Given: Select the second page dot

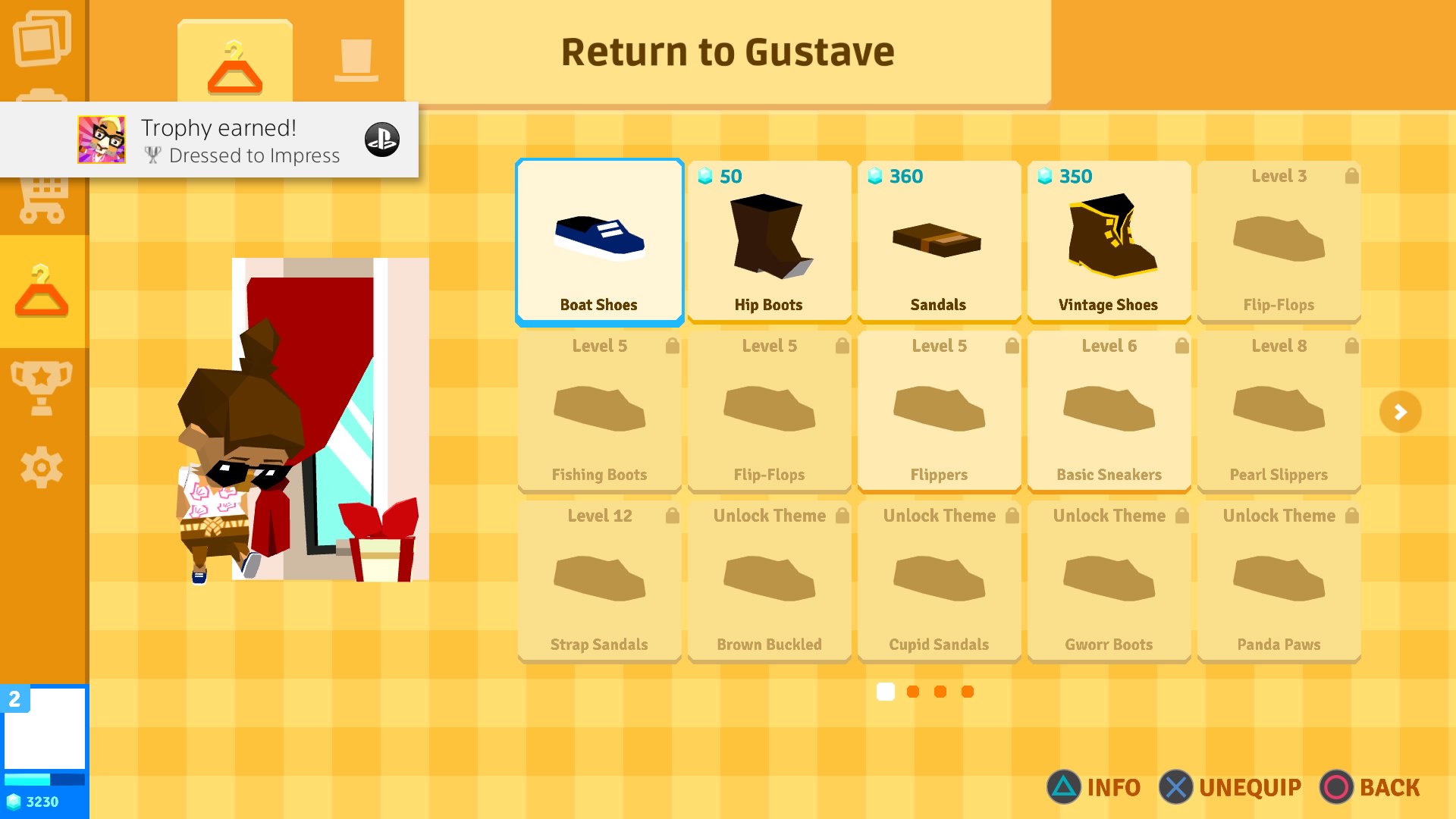Looking at the screenshot, I should pos(912,692).
